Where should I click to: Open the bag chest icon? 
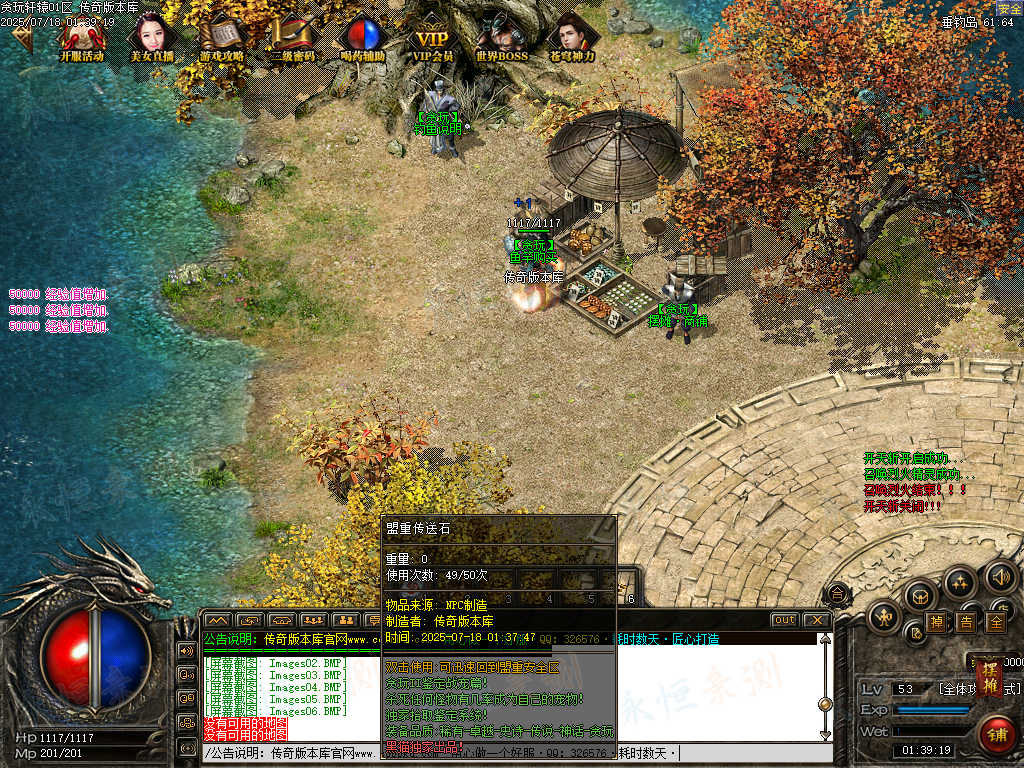919,597
